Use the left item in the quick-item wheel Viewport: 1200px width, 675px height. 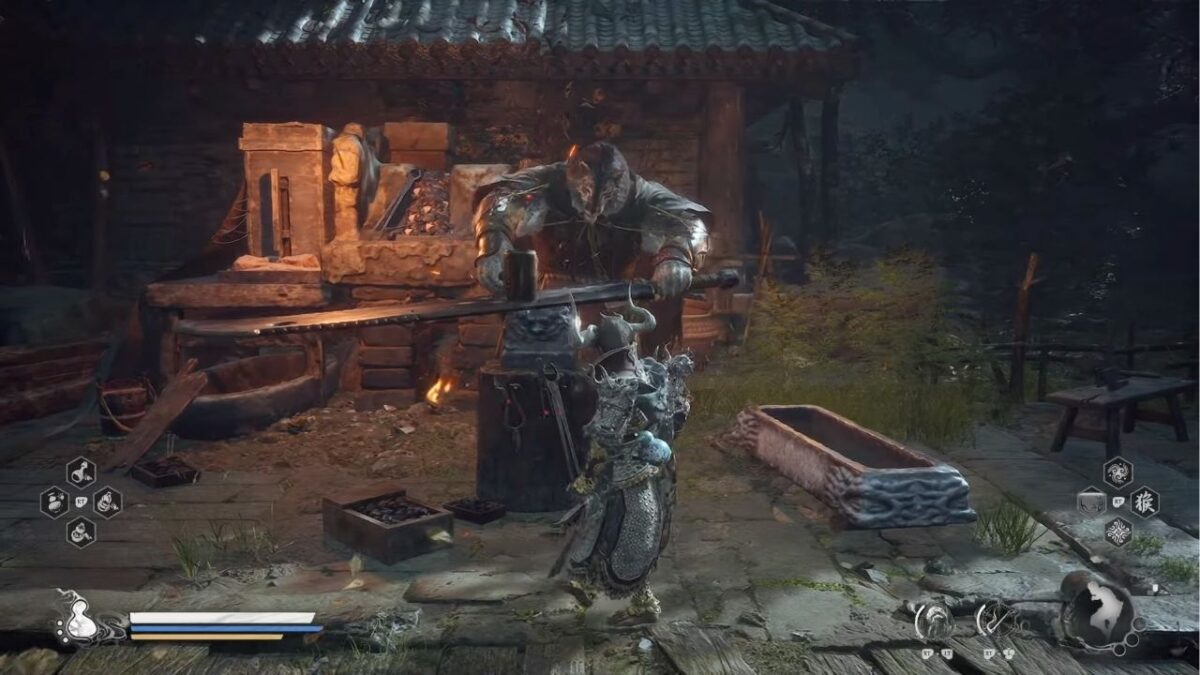click(55, 501)
